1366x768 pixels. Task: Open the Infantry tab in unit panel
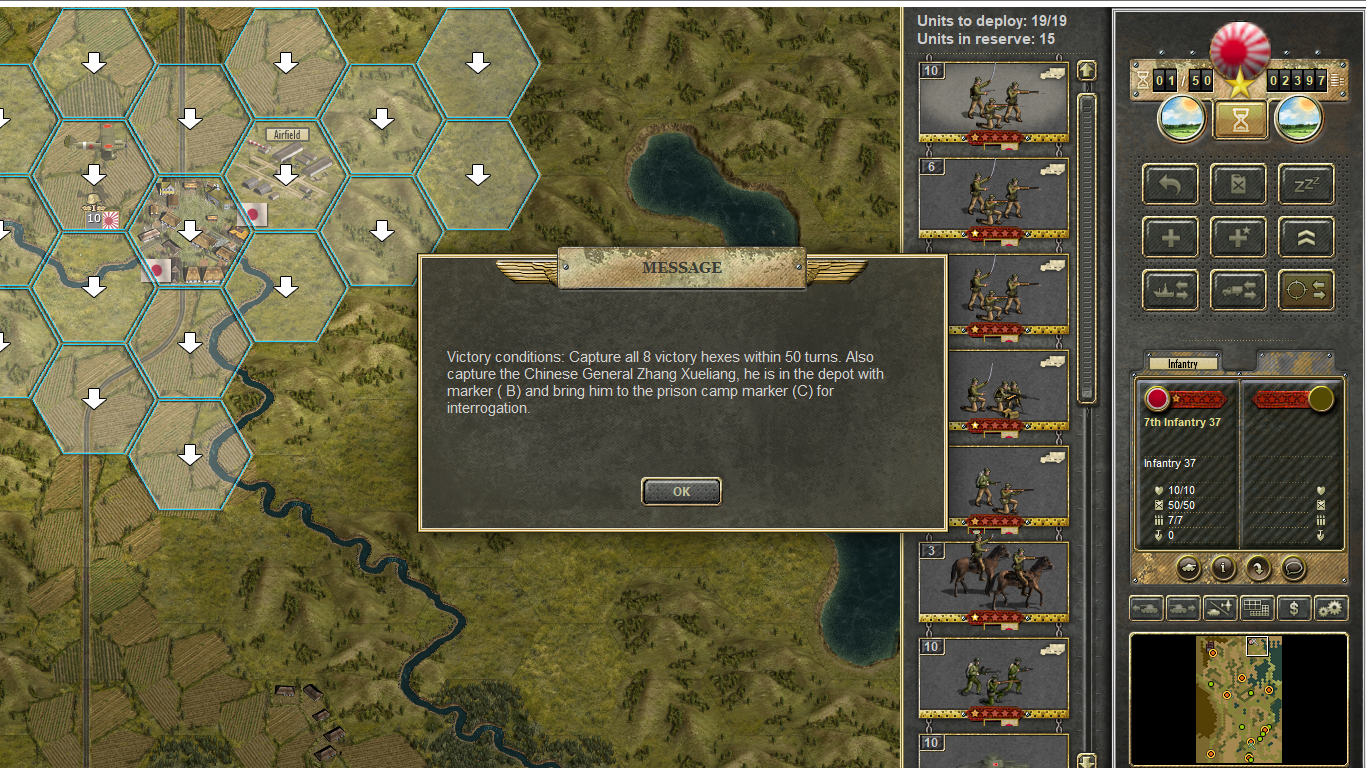point(1182,364)
